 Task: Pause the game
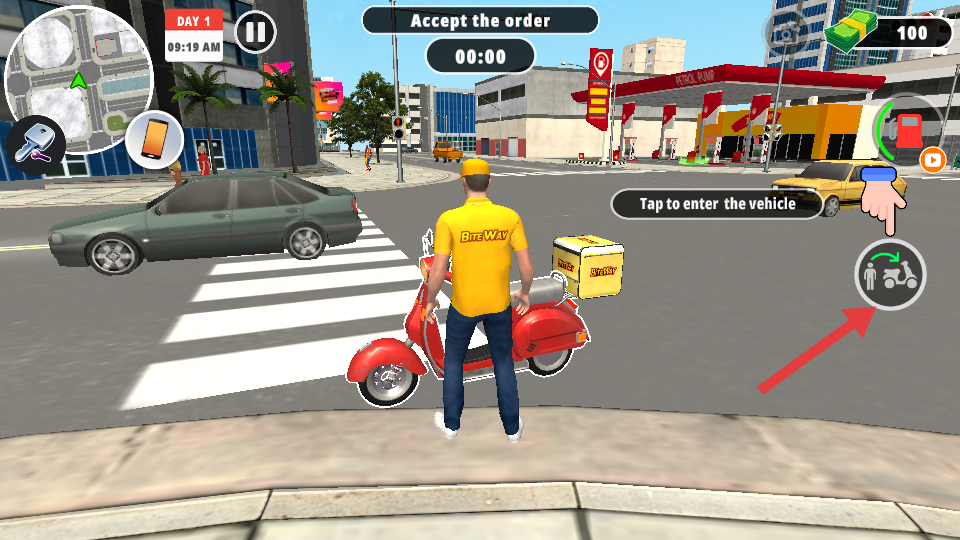click(x=256, y=32)
